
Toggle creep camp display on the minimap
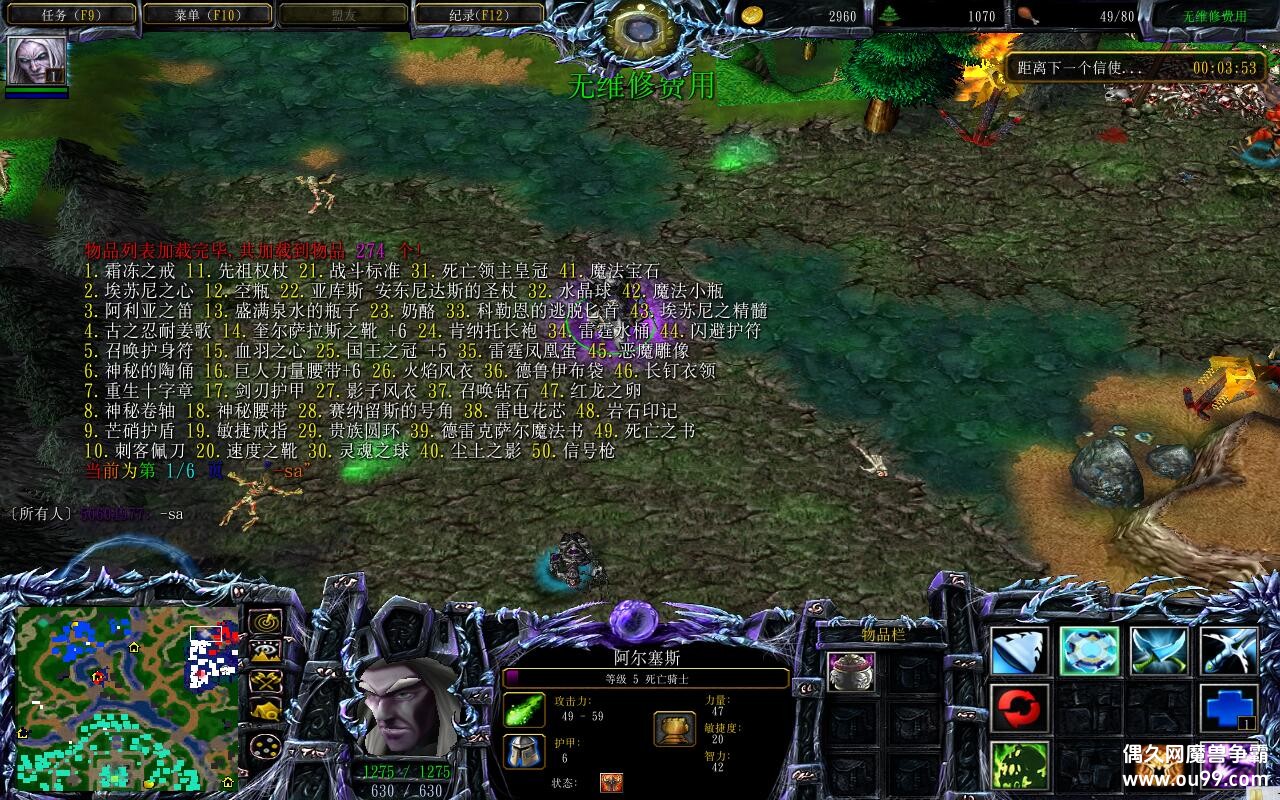pyautogui.click(x=266, y=709)
